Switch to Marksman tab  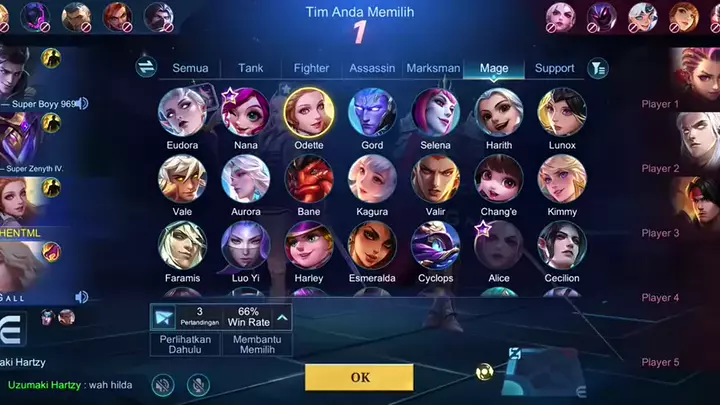[433, 68]
